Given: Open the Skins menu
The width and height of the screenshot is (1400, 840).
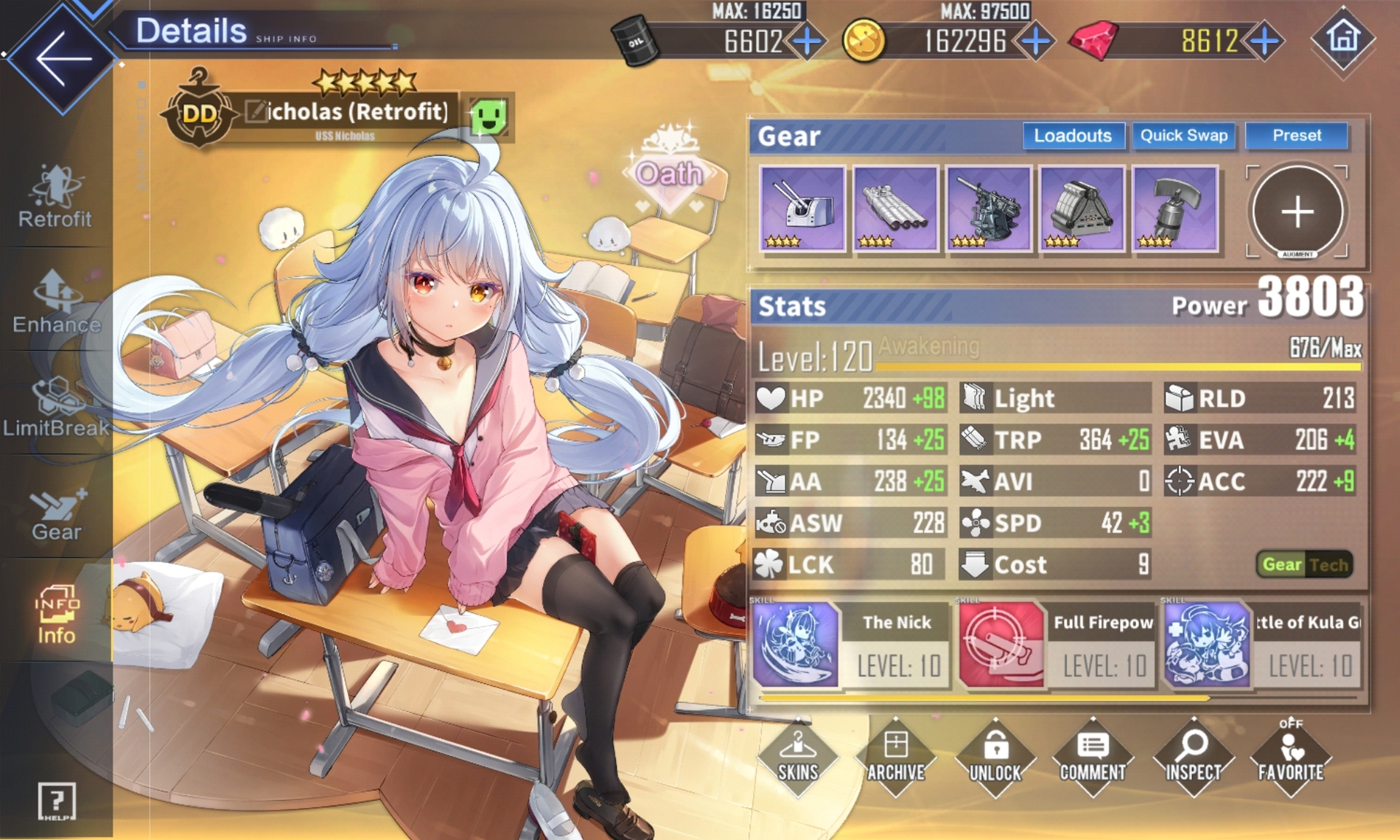Looking at the screenshot, I should click(798, 757).
